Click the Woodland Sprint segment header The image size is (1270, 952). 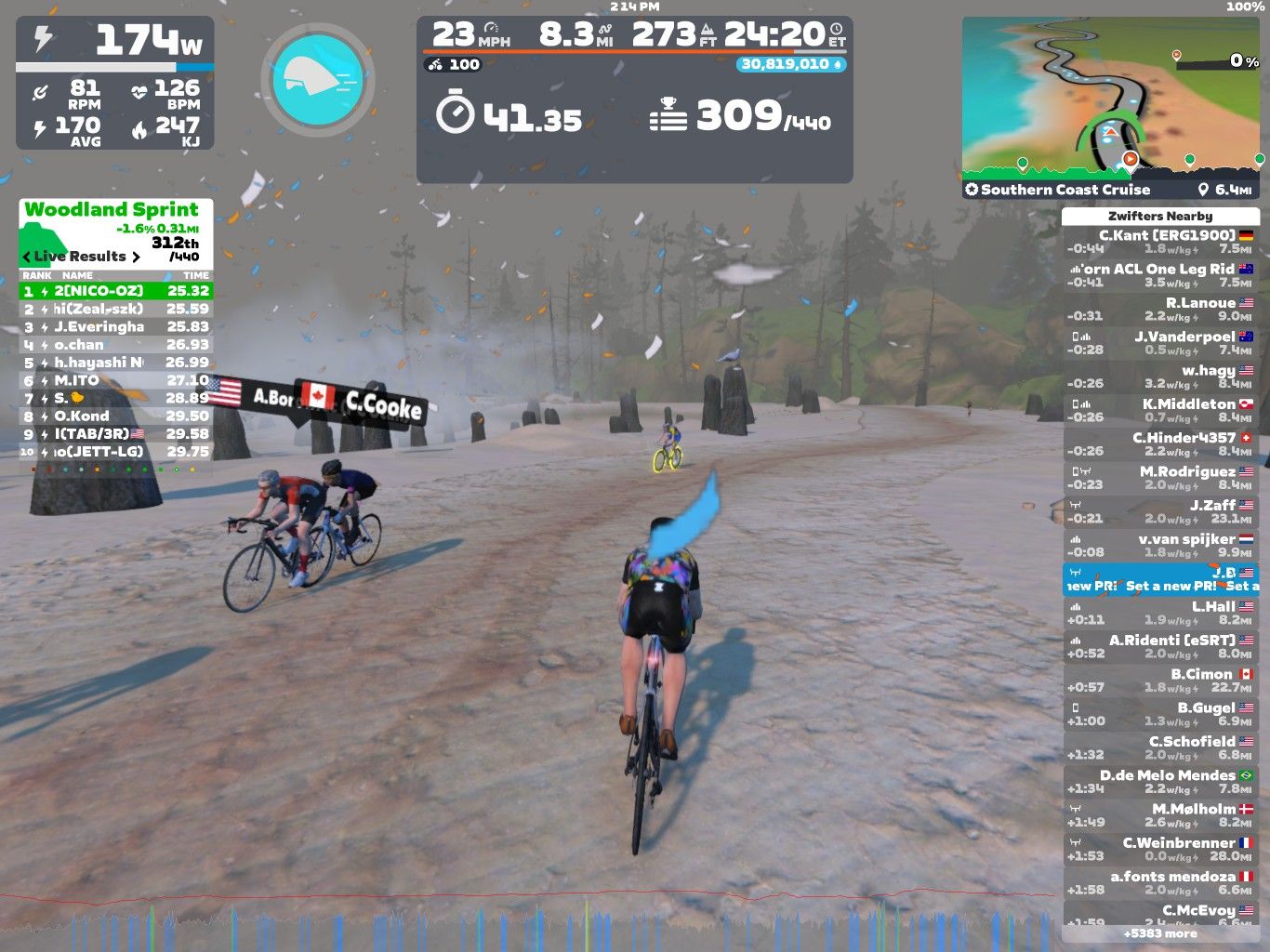pyautogui.click(x=112, y=210)
